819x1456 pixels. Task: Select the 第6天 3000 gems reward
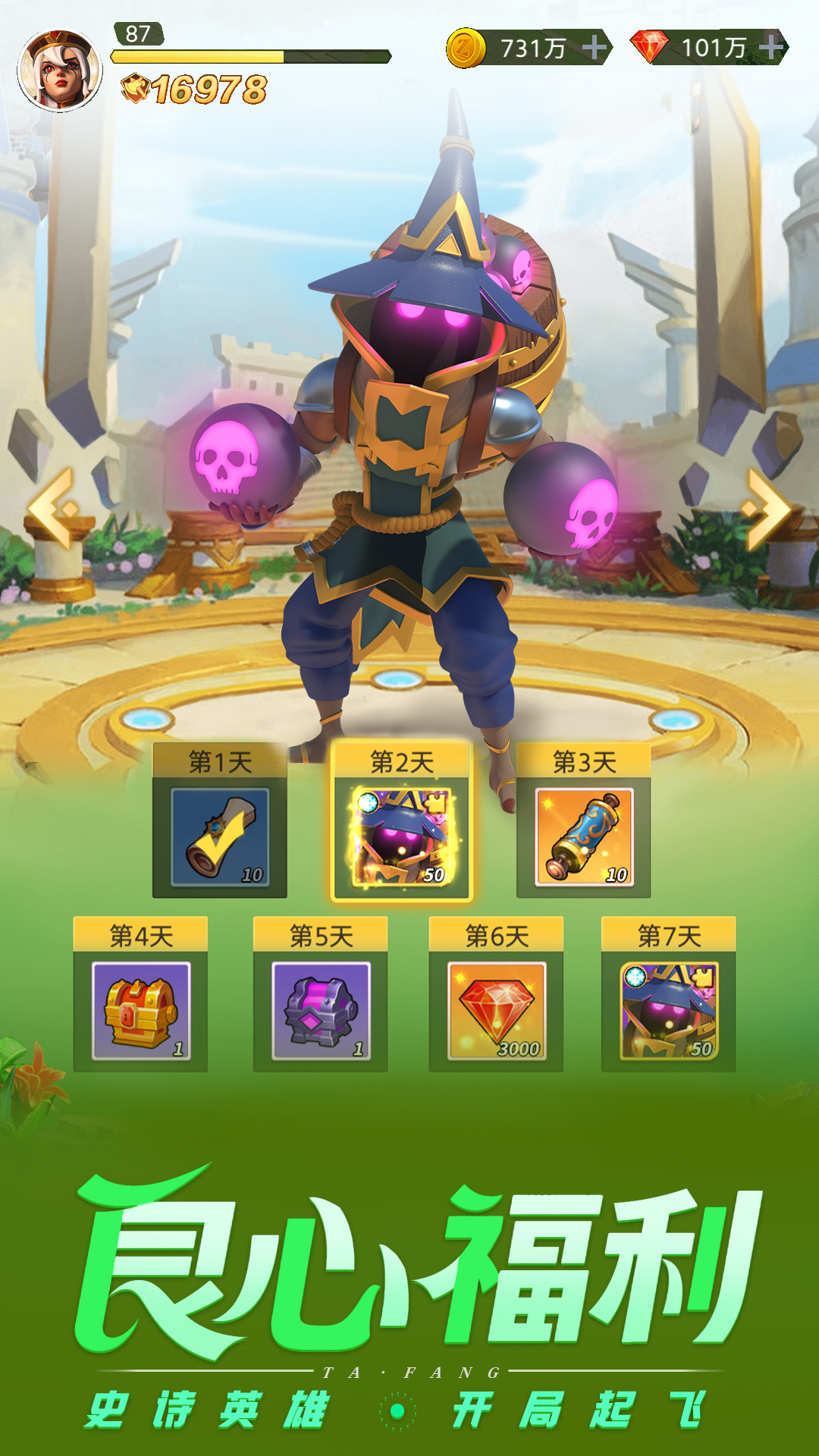coord(497,1010)
